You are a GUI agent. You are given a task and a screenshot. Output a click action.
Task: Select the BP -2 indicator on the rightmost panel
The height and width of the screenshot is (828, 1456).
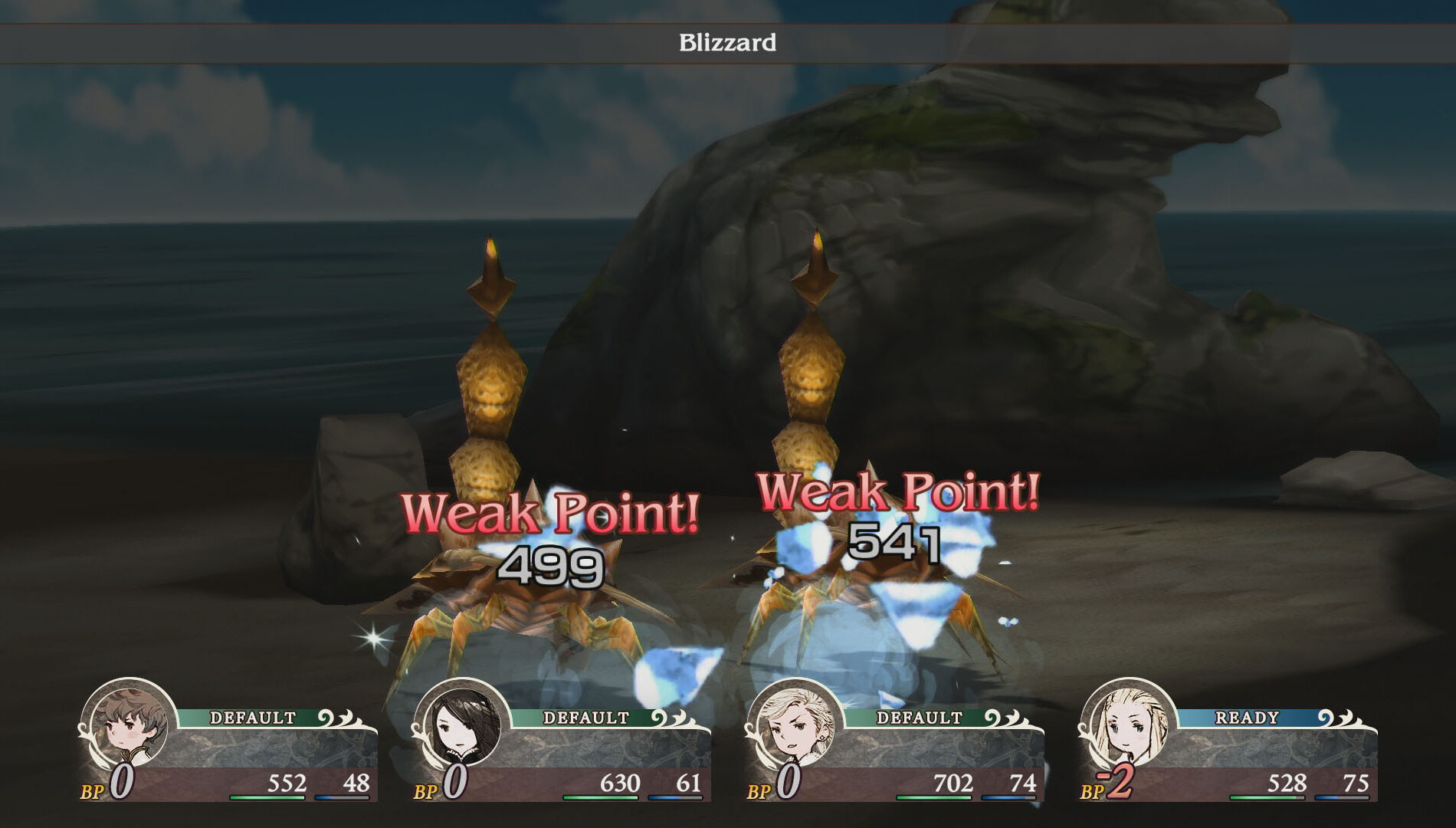[x=1110, y=784]
